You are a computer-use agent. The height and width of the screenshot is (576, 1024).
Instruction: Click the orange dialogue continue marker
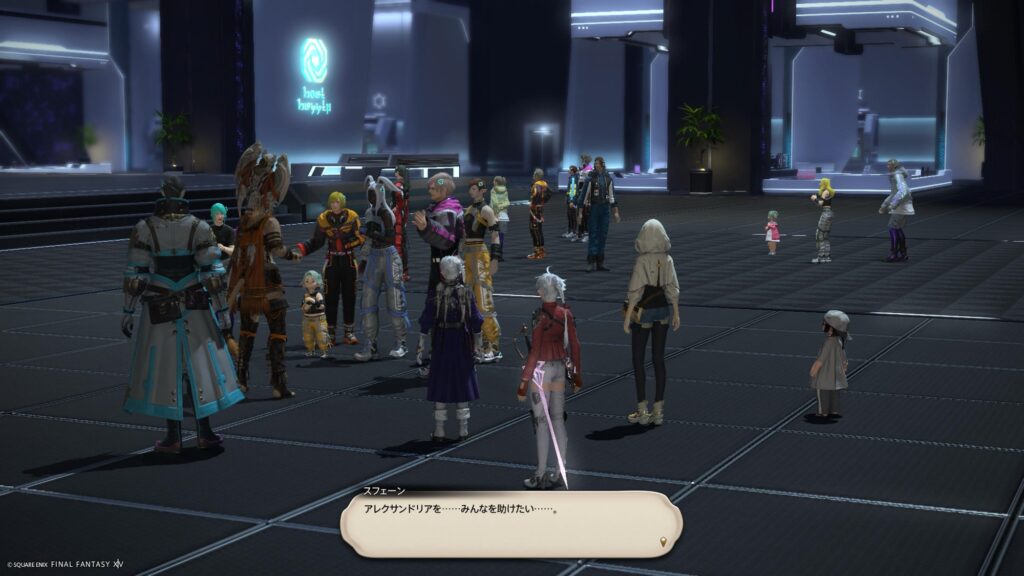coord(662,542)
